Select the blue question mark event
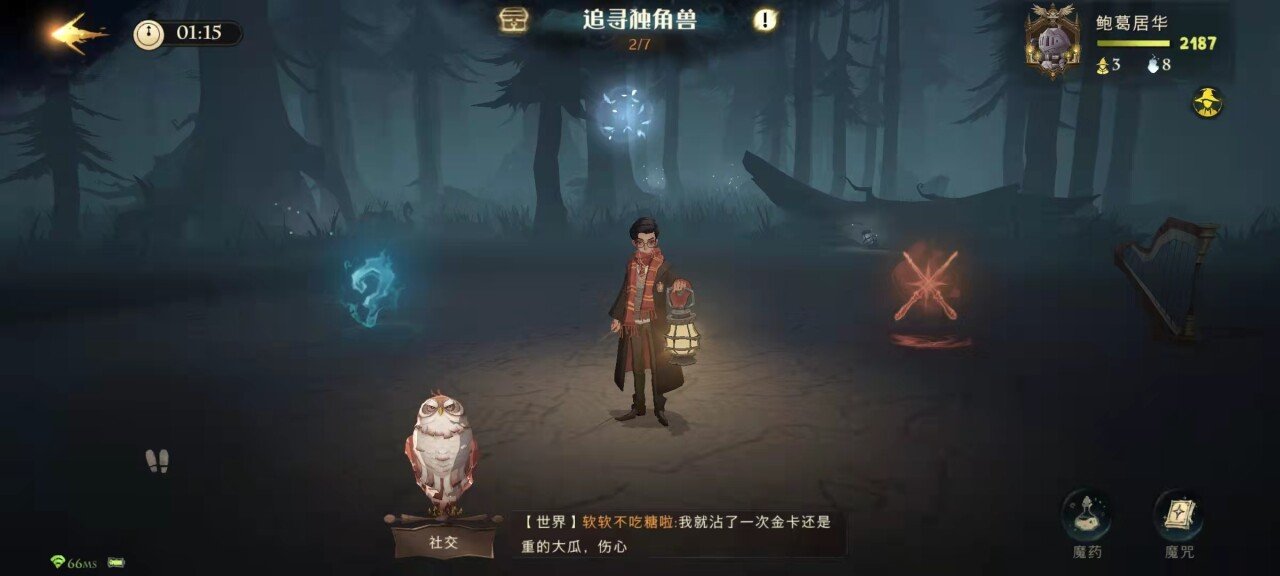This screenshot has height=576, width=1280. click(370, 289)
